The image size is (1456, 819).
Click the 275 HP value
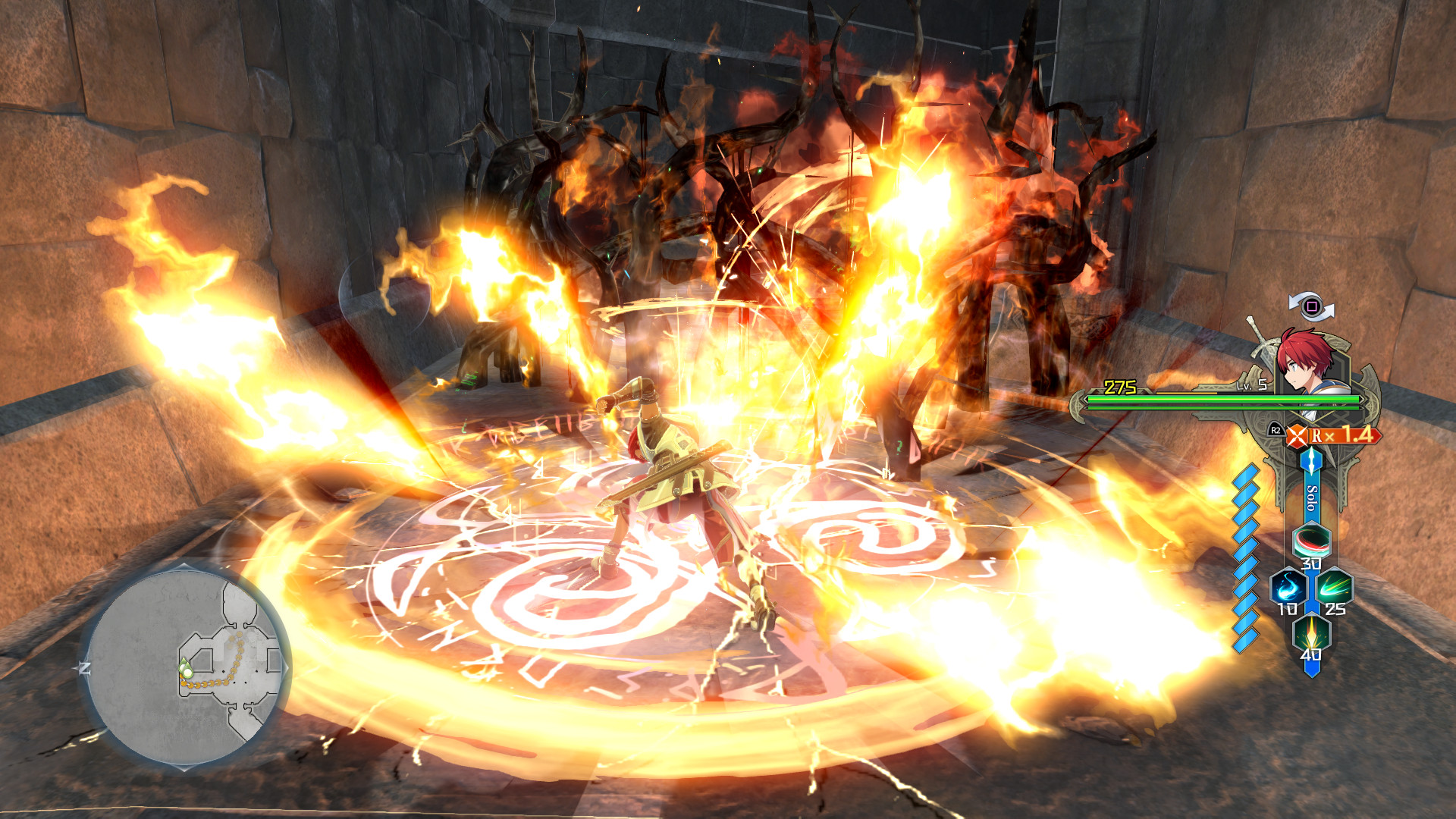pos(1119,386)
